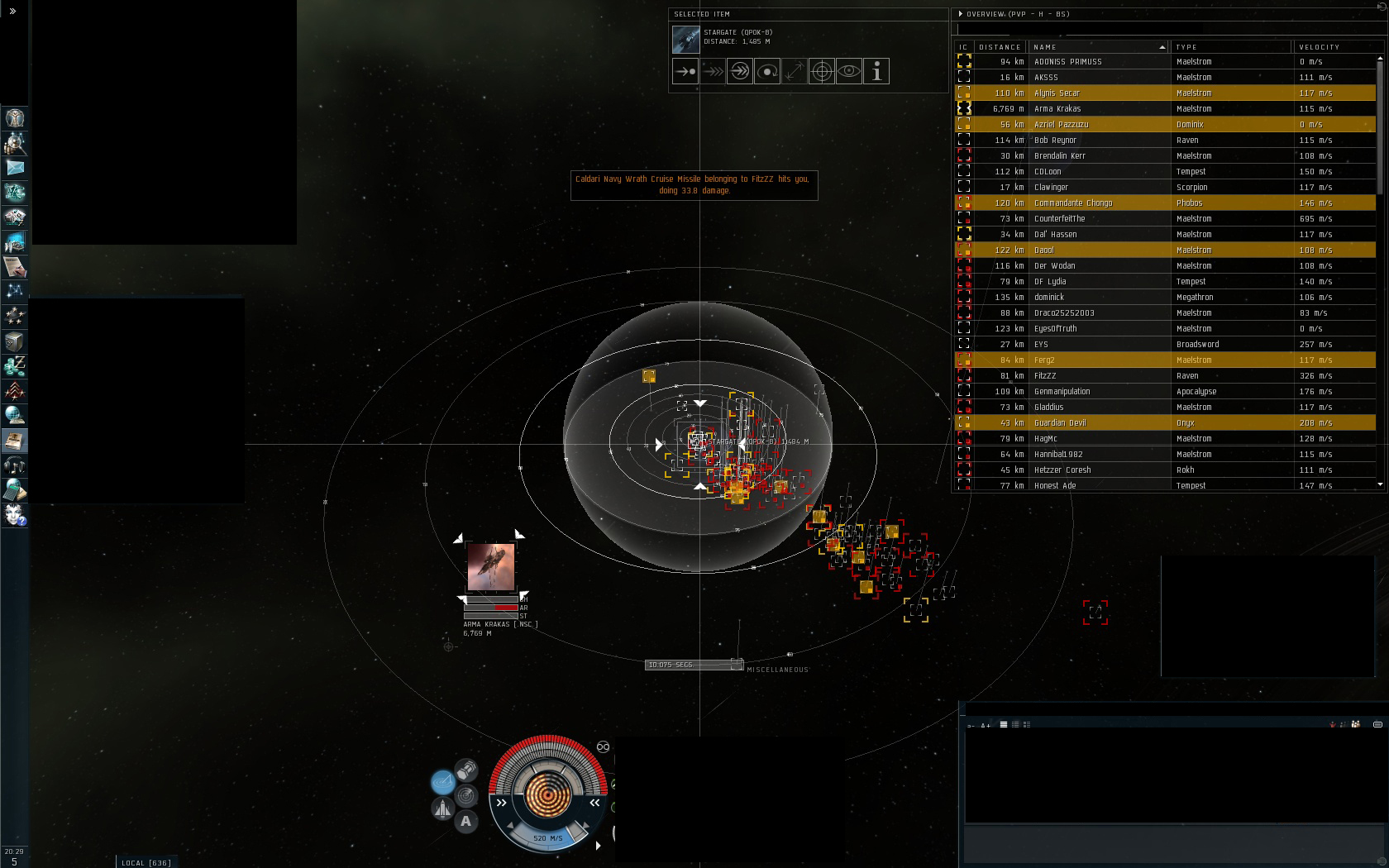Open the scanner radar button near the HUD

tap(466, 796)
